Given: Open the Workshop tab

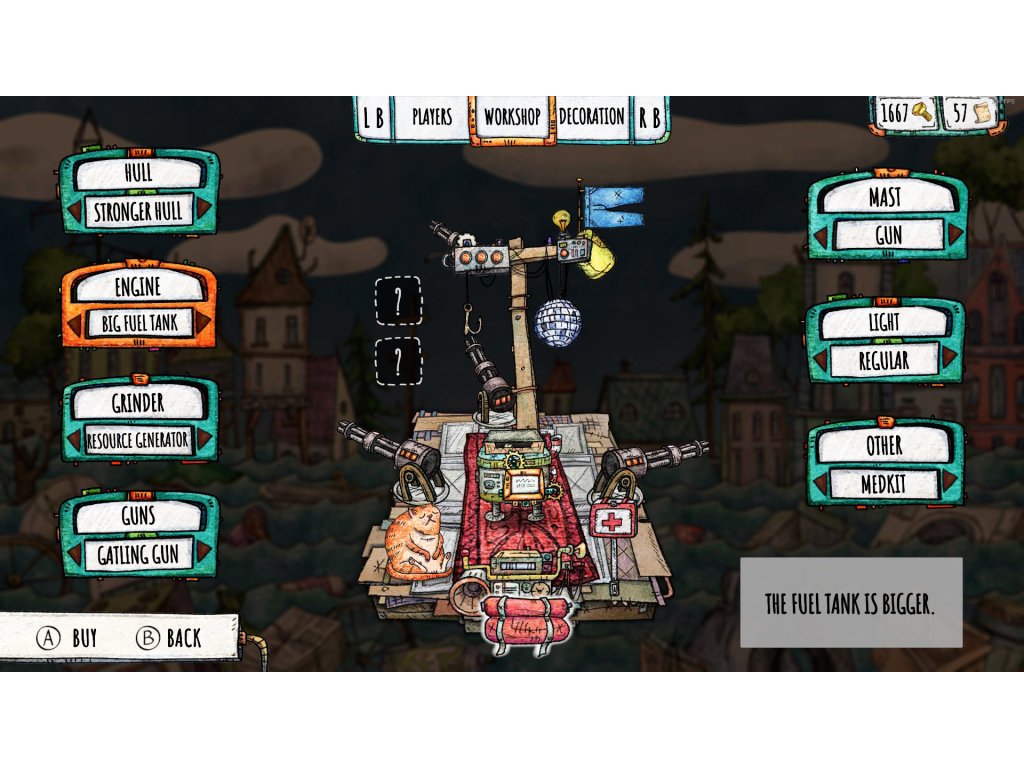Looking at the screenshot, I should click(x=512, y=117).
